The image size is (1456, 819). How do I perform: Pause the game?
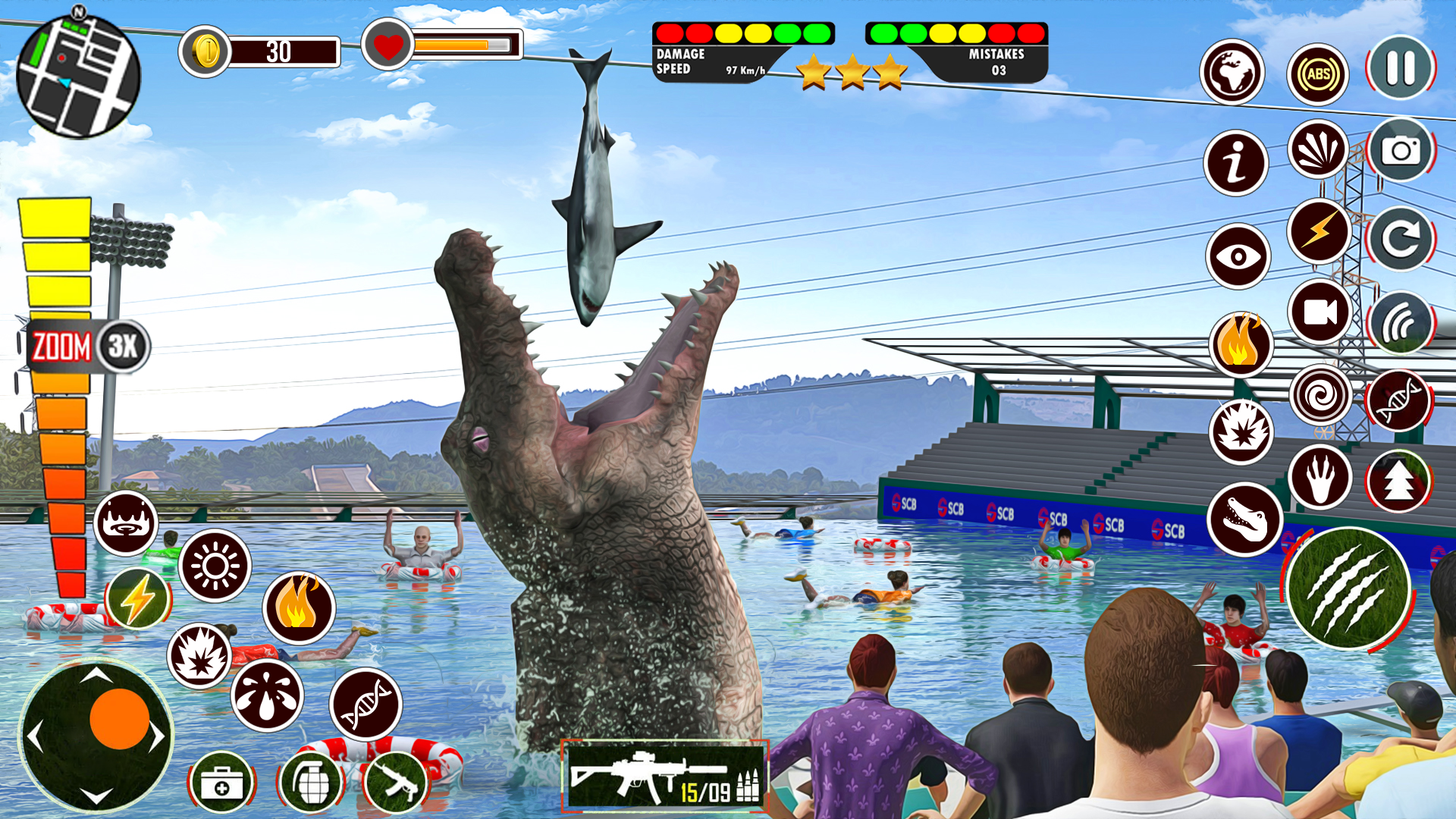pyautogui.click(x=1399, y=68)
